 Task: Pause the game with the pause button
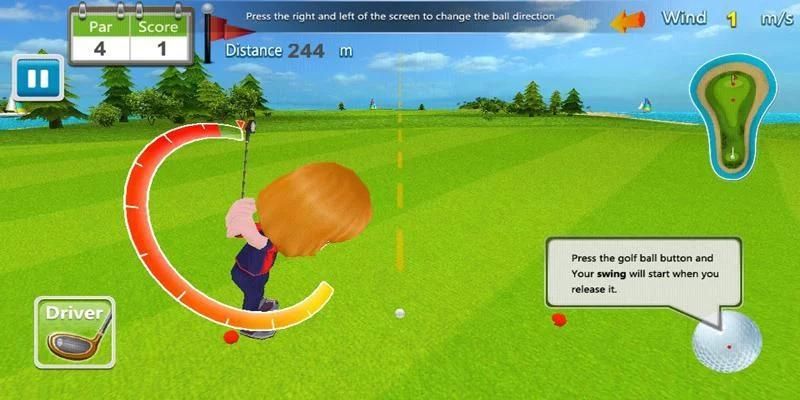click(x=39, y=77)
